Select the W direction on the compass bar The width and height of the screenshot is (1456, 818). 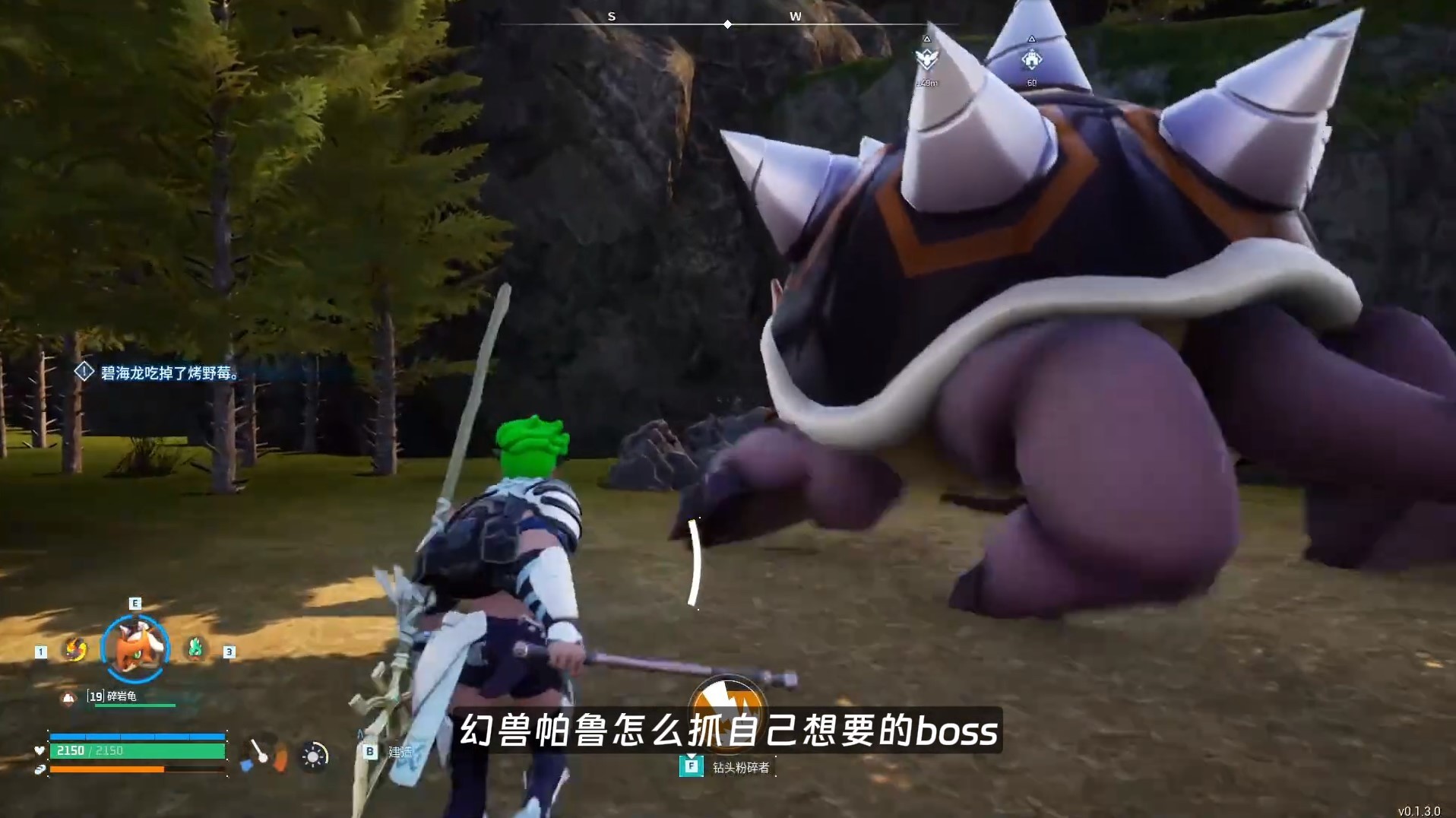point(795,16)
